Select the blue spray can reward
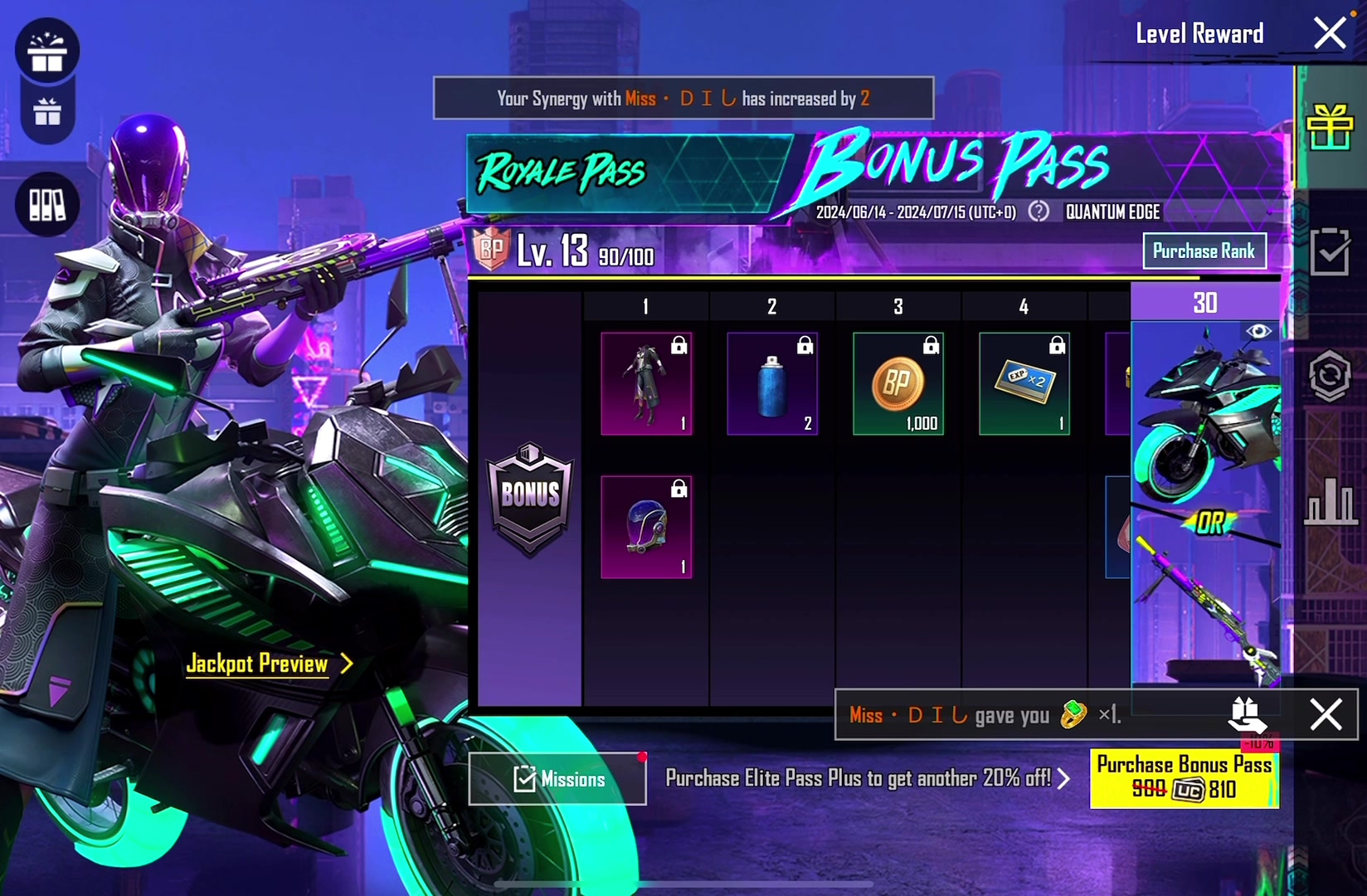The width and height of the screenshot is (1367, 896). point(772,383)
